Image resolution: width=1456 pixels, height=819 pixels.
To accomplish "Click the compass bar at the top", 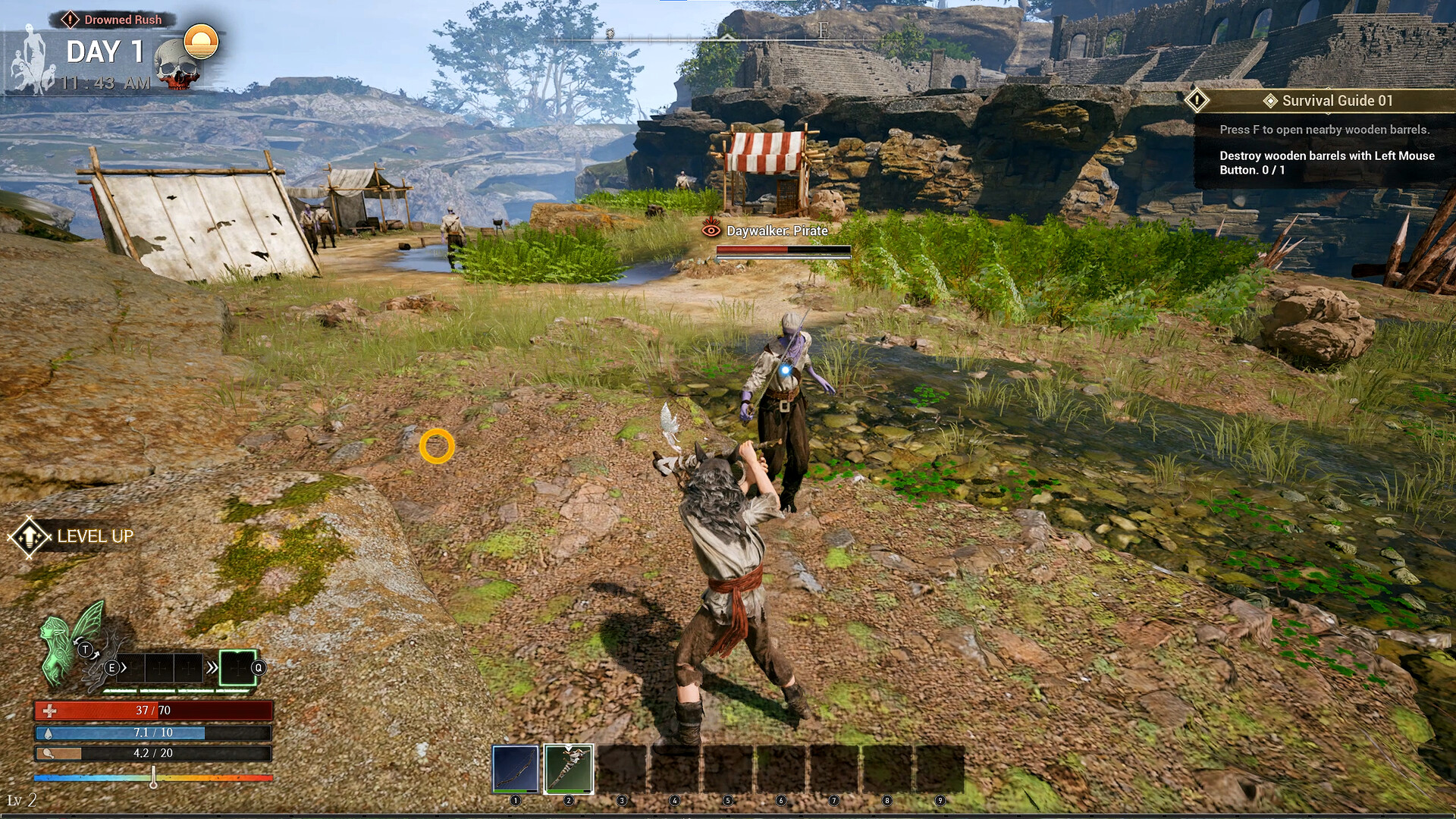I will pos(728,36).
